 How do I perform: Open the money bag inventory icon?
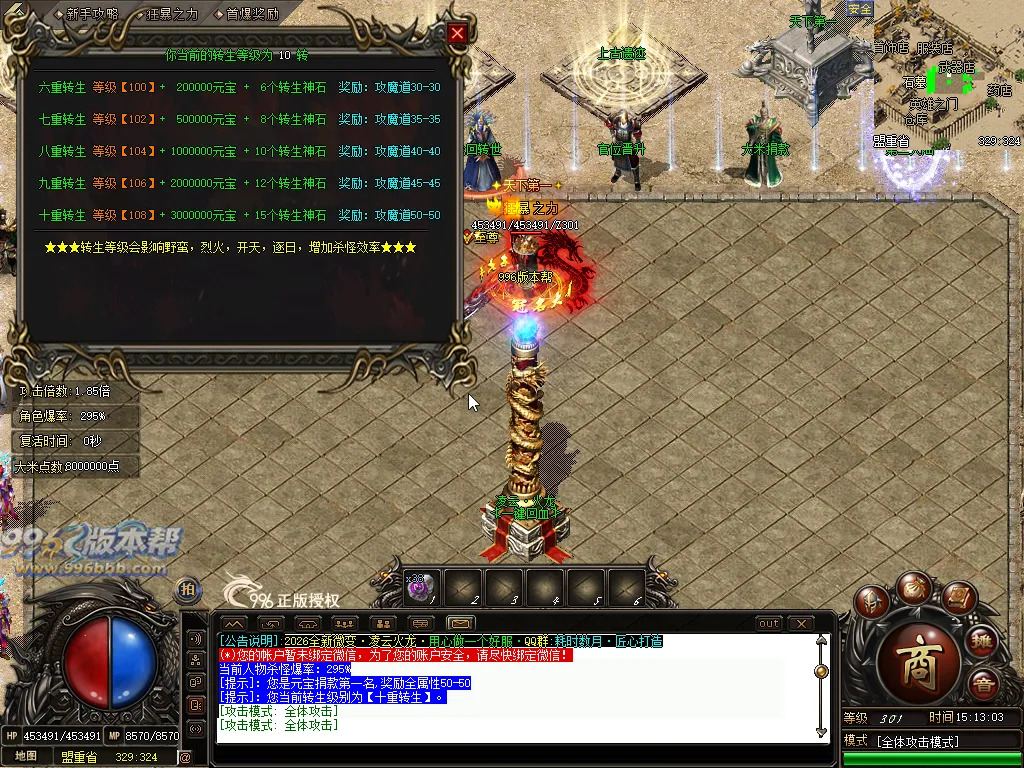tap(915, 586)
